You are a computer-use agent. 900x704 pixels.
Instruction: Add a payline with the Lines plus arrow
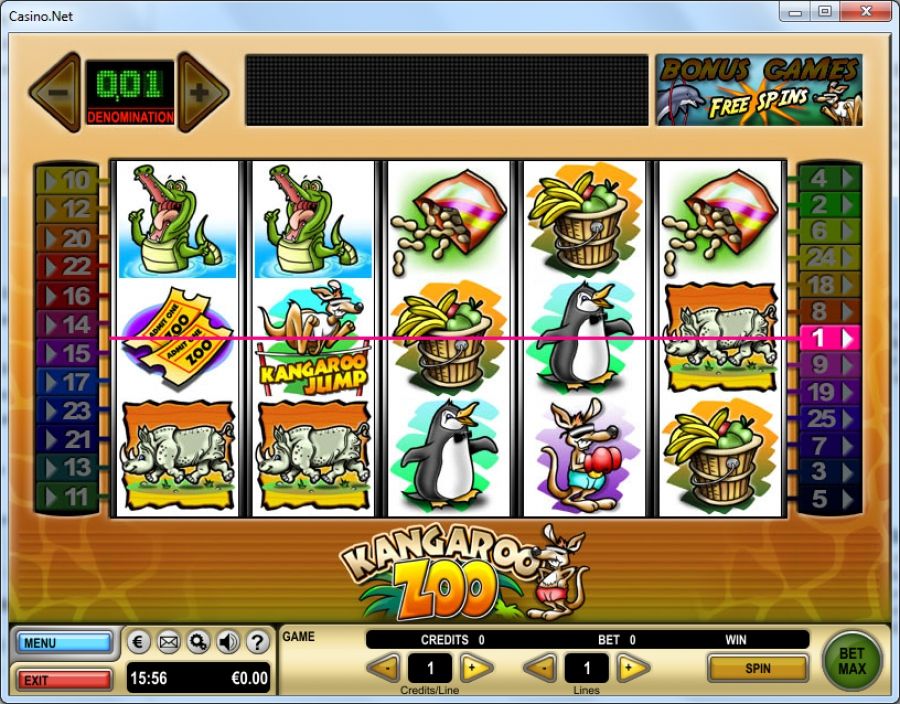[x=633, y=668]
